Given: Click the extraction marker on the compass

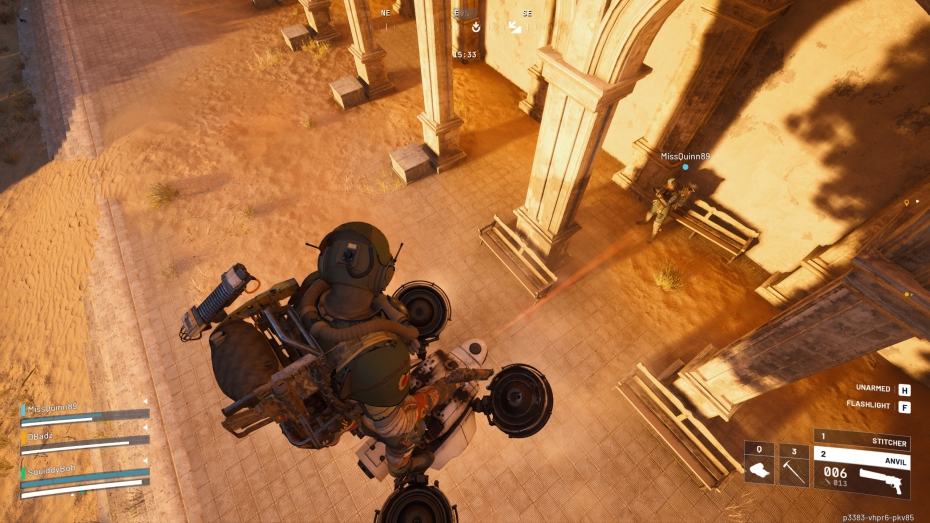Looking at the screenshot, I should click(476, 27).
